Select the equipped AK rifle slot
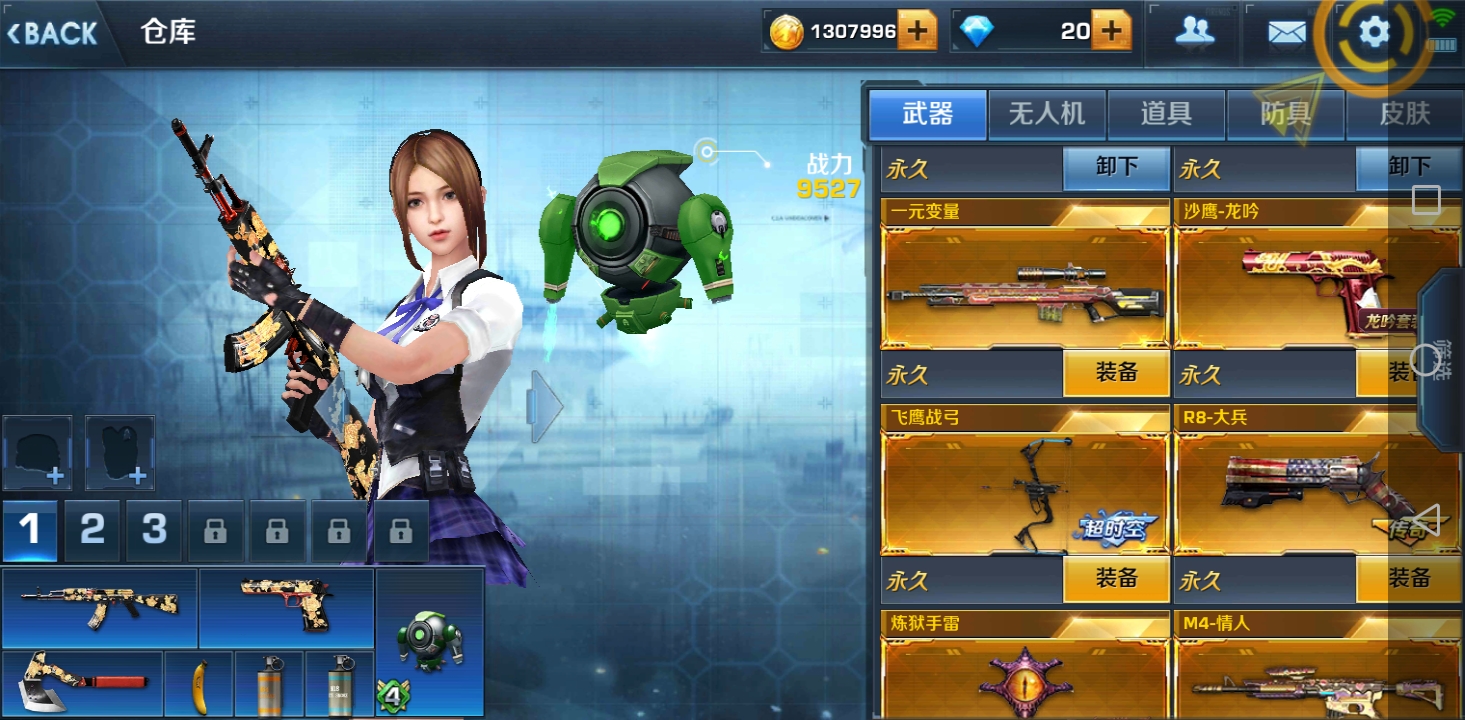The image size is (1465, 720). (x=99, y=607)
